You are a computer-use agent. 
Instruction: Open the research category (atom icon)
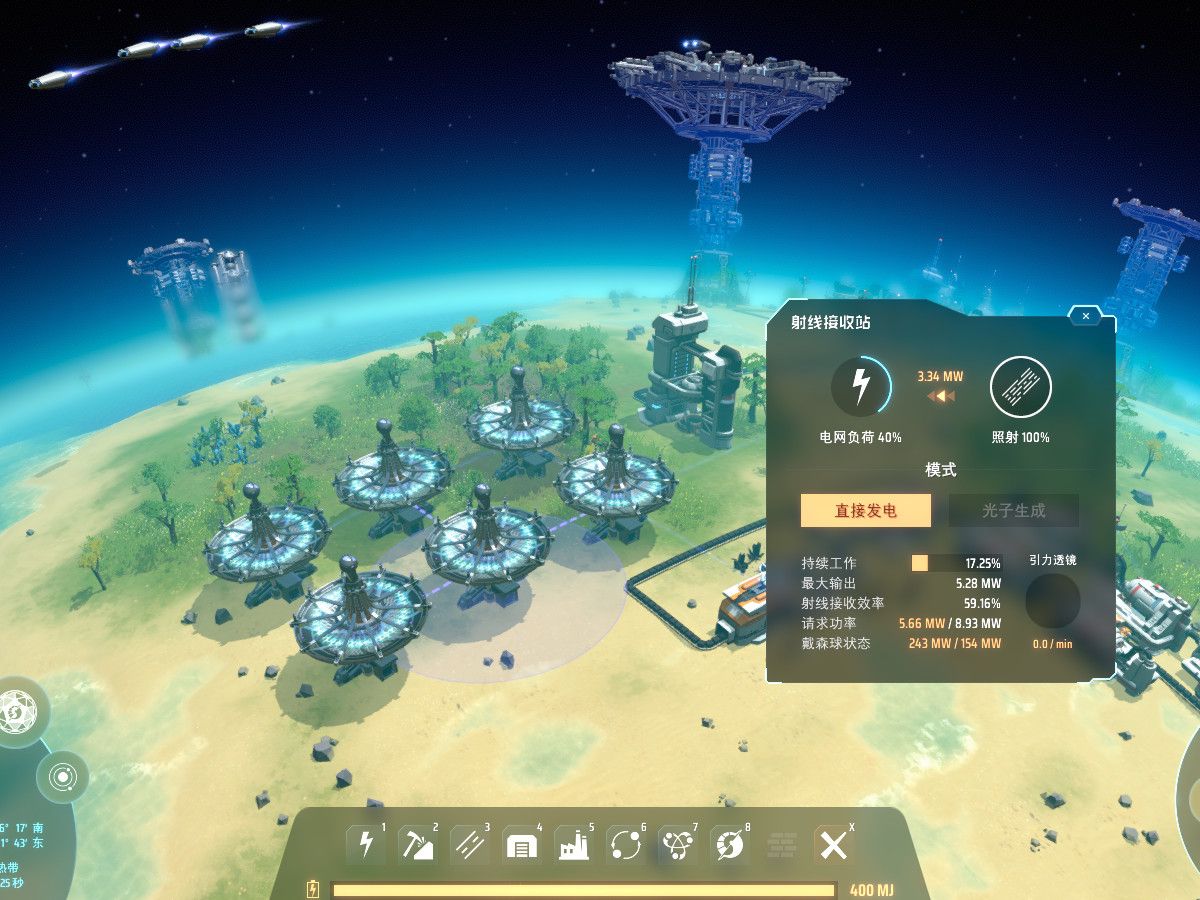(x=678, y=845)
